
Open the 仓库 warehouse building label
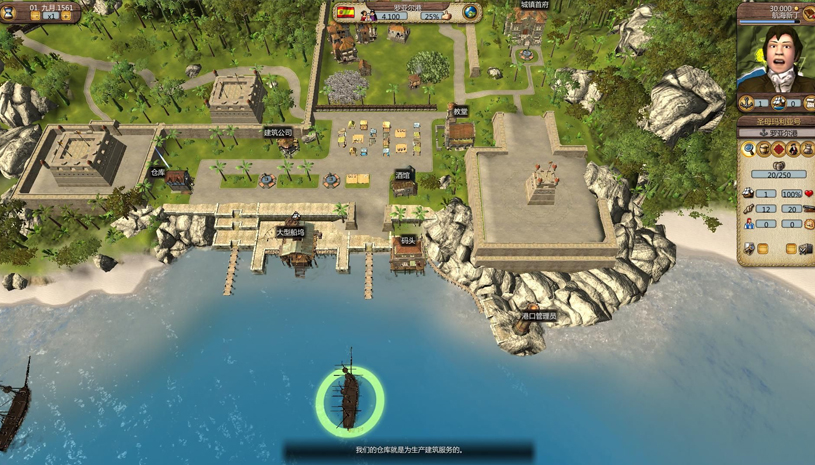[158, 173]
